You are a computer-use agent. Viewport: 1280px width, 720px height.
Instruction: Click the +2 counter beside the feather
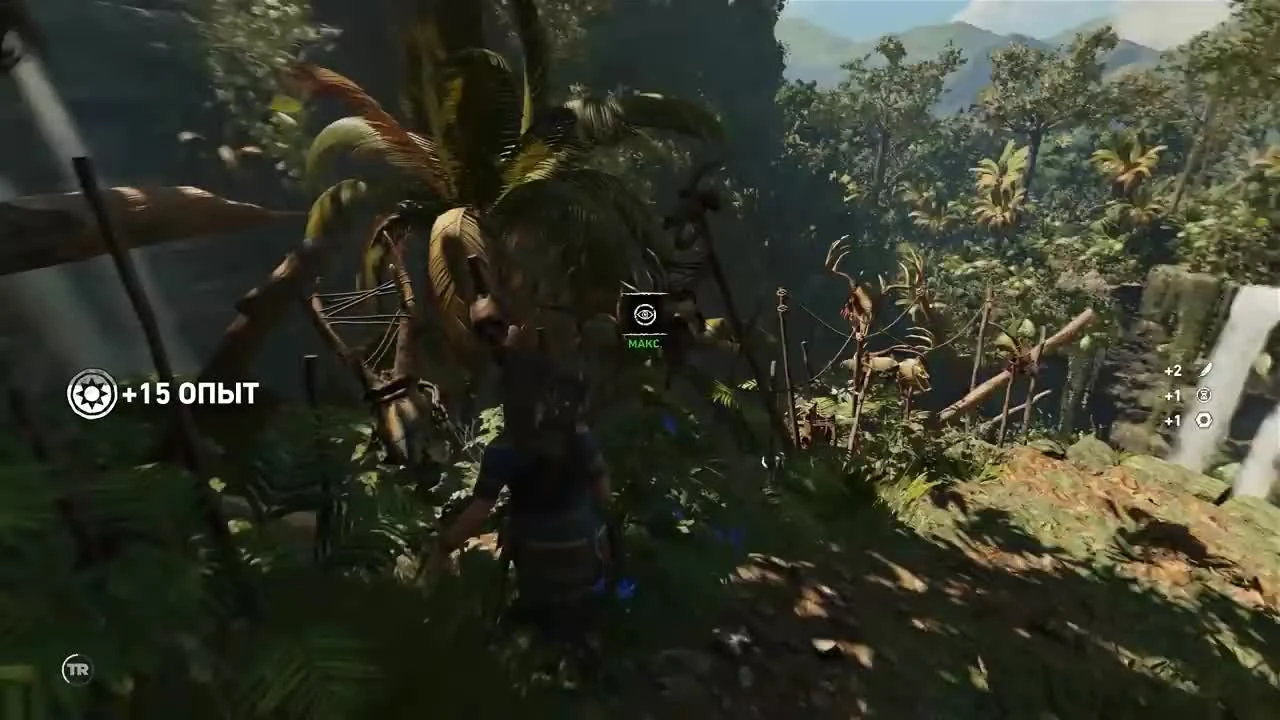(x=1172, y=370)
